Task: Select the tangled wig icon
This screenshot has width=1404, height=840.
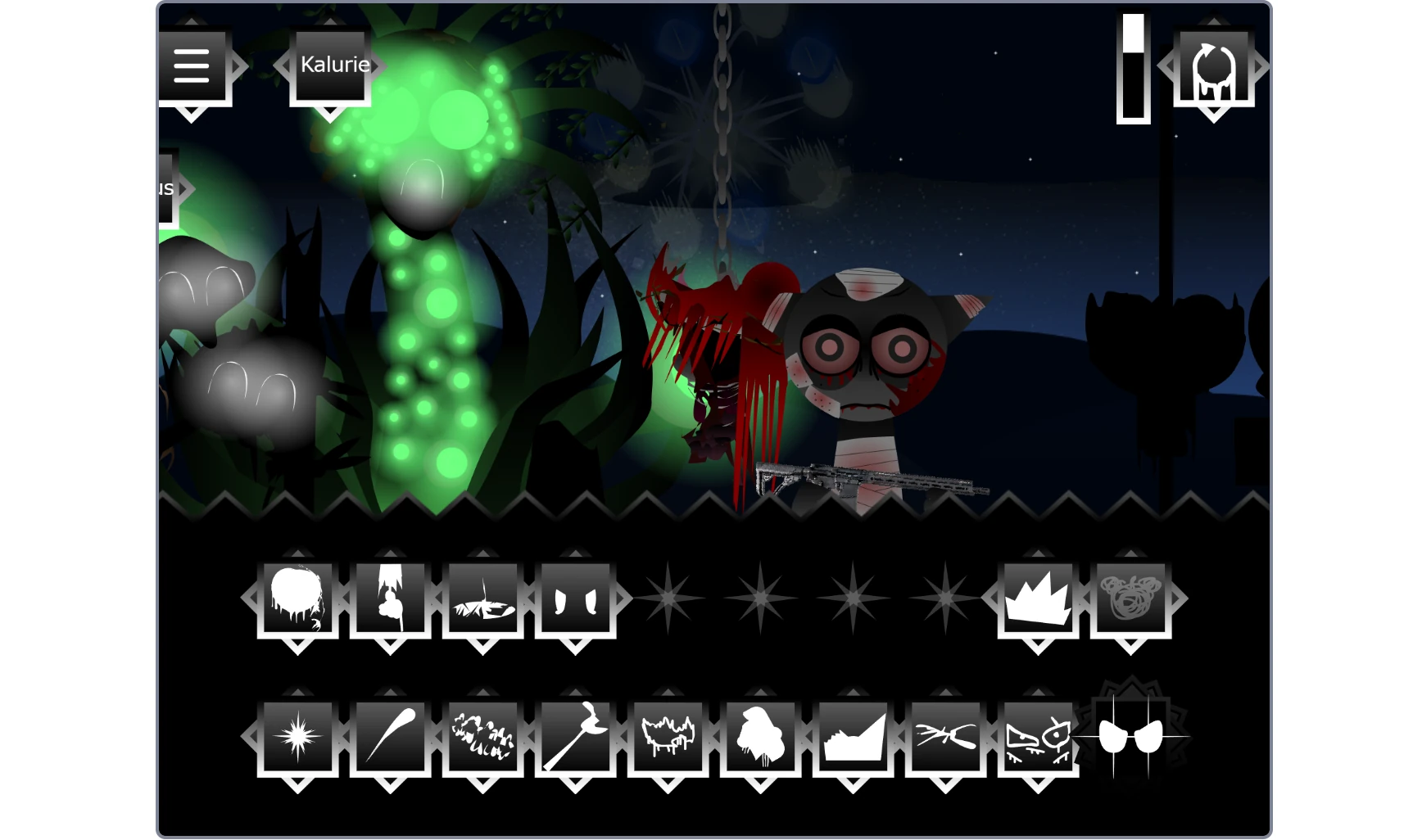Action: (x=1130, y=598)
